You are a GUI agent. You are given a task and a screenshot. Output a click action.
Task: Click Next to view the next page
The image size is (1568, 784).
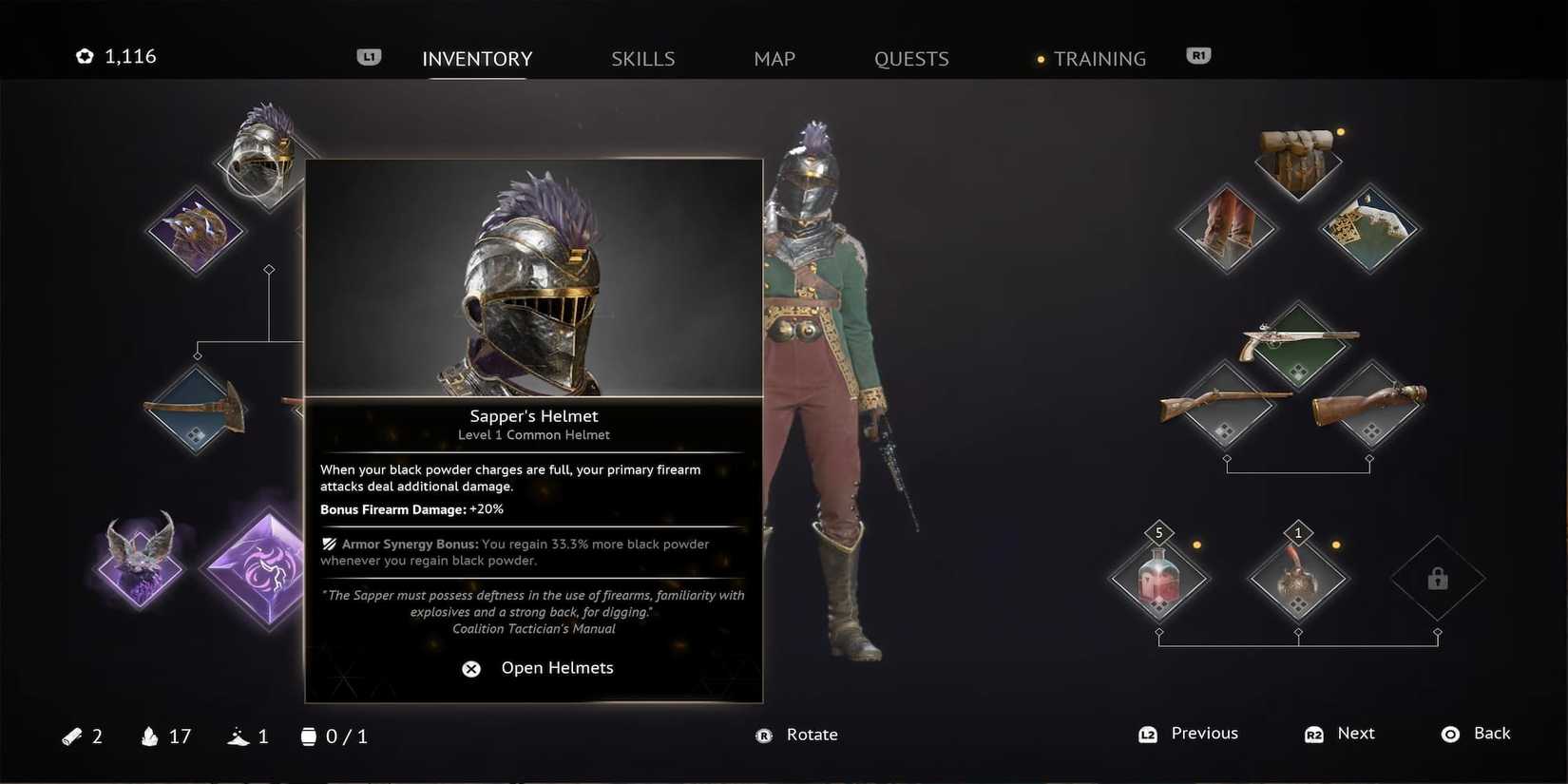(x=1340, y=734)
